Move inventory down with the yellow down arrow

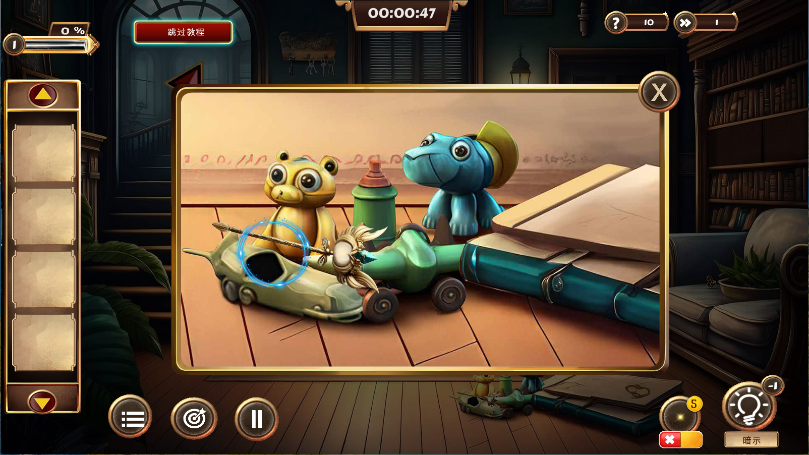tap(42, 402)
